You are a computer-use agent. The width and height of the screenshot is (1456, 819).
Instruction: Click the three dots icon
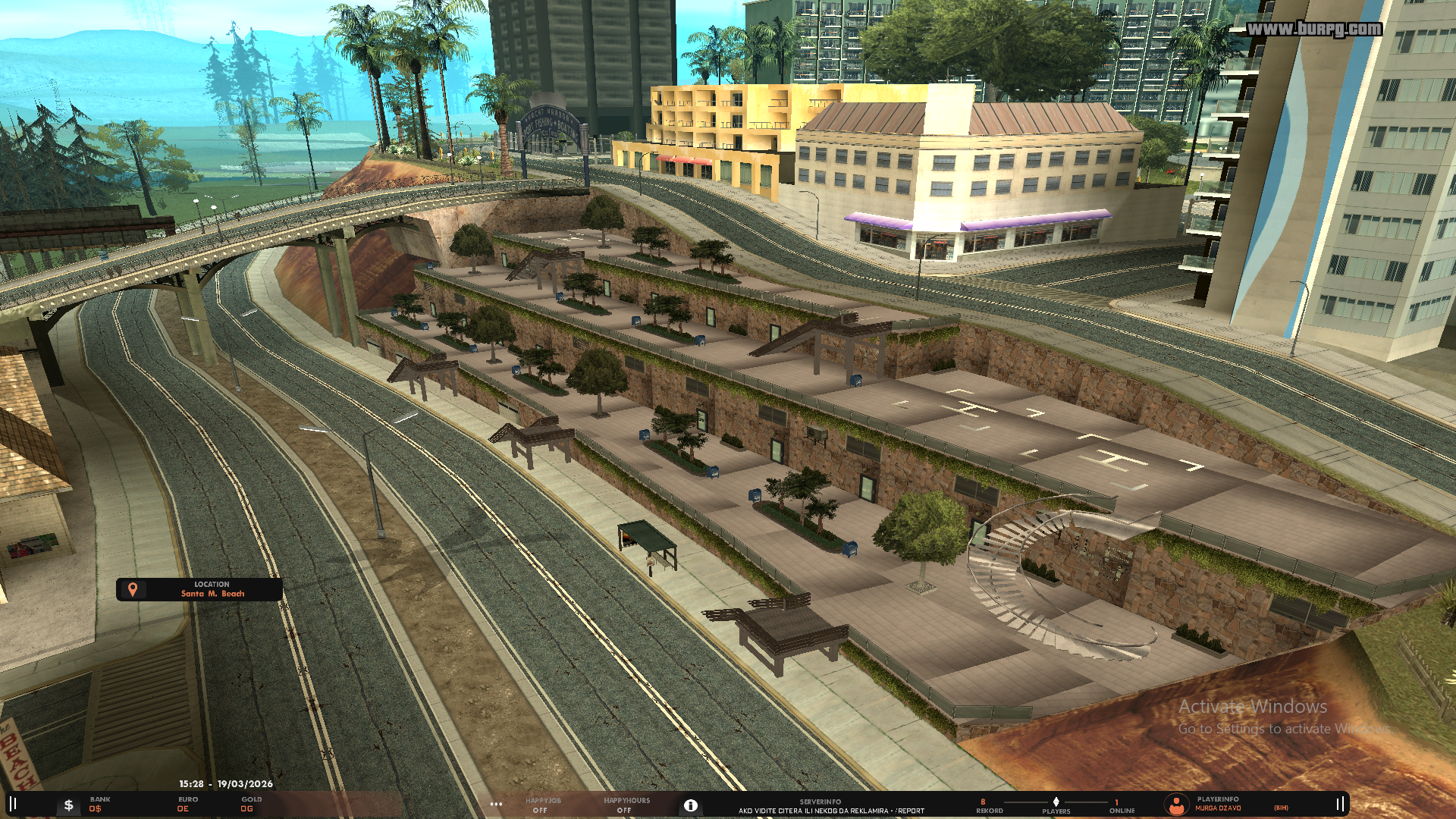pyautogui.click(x=496, y=805)
